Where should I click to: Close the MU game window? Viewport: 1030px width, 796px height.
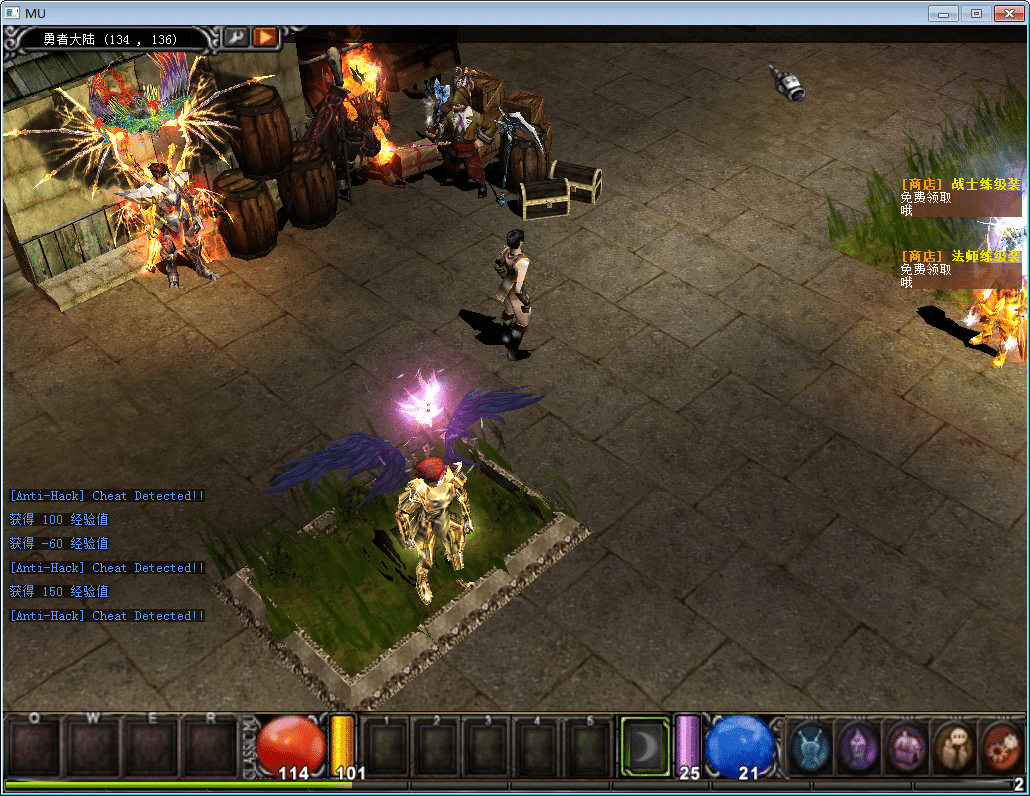1008,13
